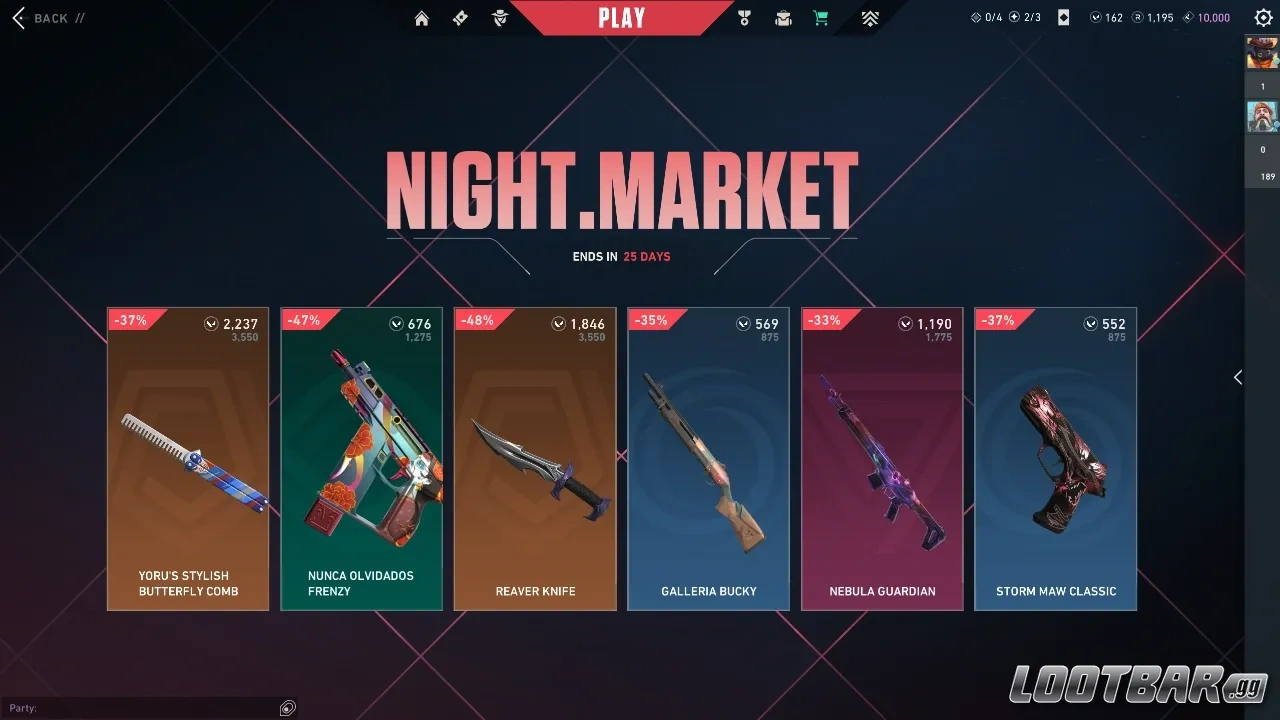
Task: Click the daily mission 0/4 progress indicator
Action: (x=985, y=17)
